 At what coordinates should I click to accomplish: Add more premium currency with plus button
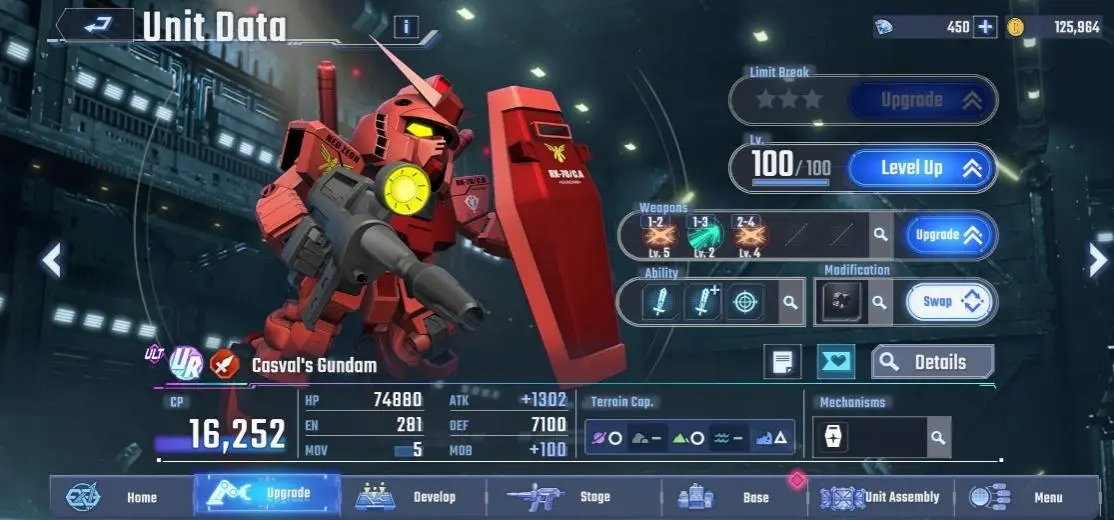tap(985, 27)
